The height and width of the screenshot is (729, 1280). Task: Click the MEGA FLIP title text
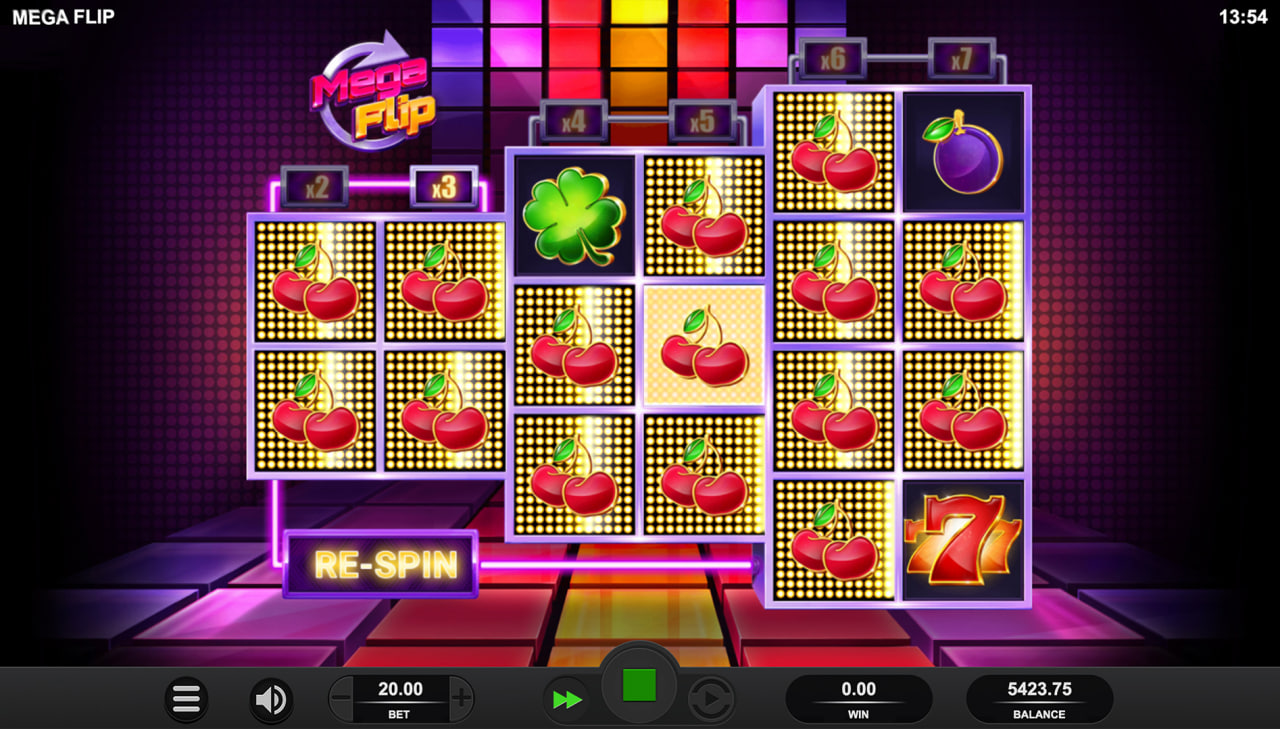[65, 16]
